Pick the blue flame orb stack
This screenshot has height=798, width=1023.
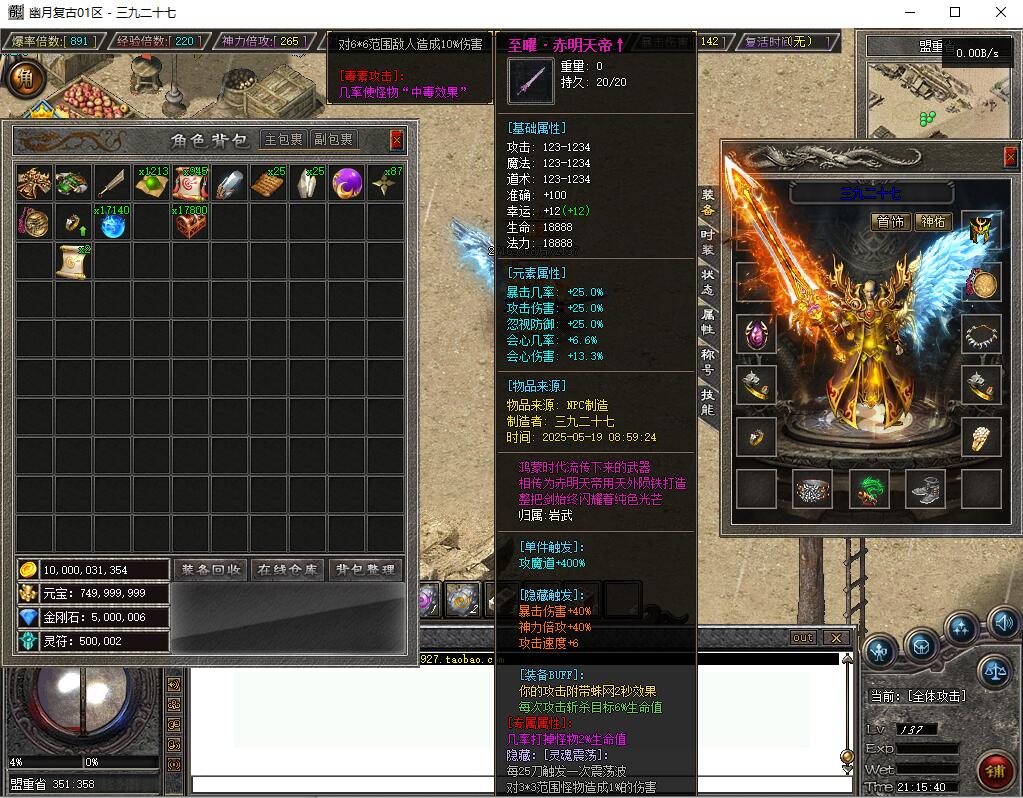point(112,222)
